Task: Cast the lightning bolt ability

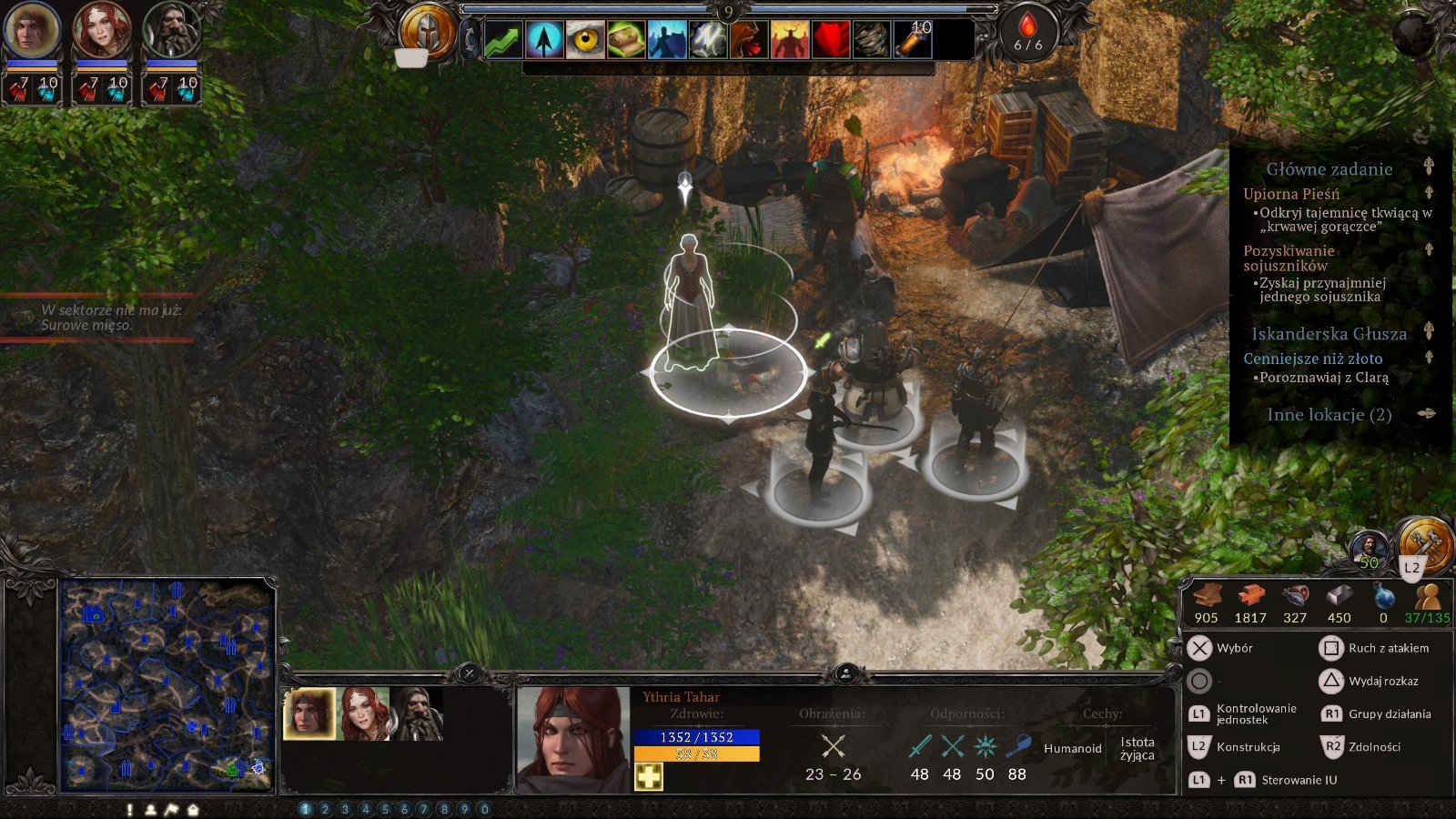Action: click(x=708, y=40)
